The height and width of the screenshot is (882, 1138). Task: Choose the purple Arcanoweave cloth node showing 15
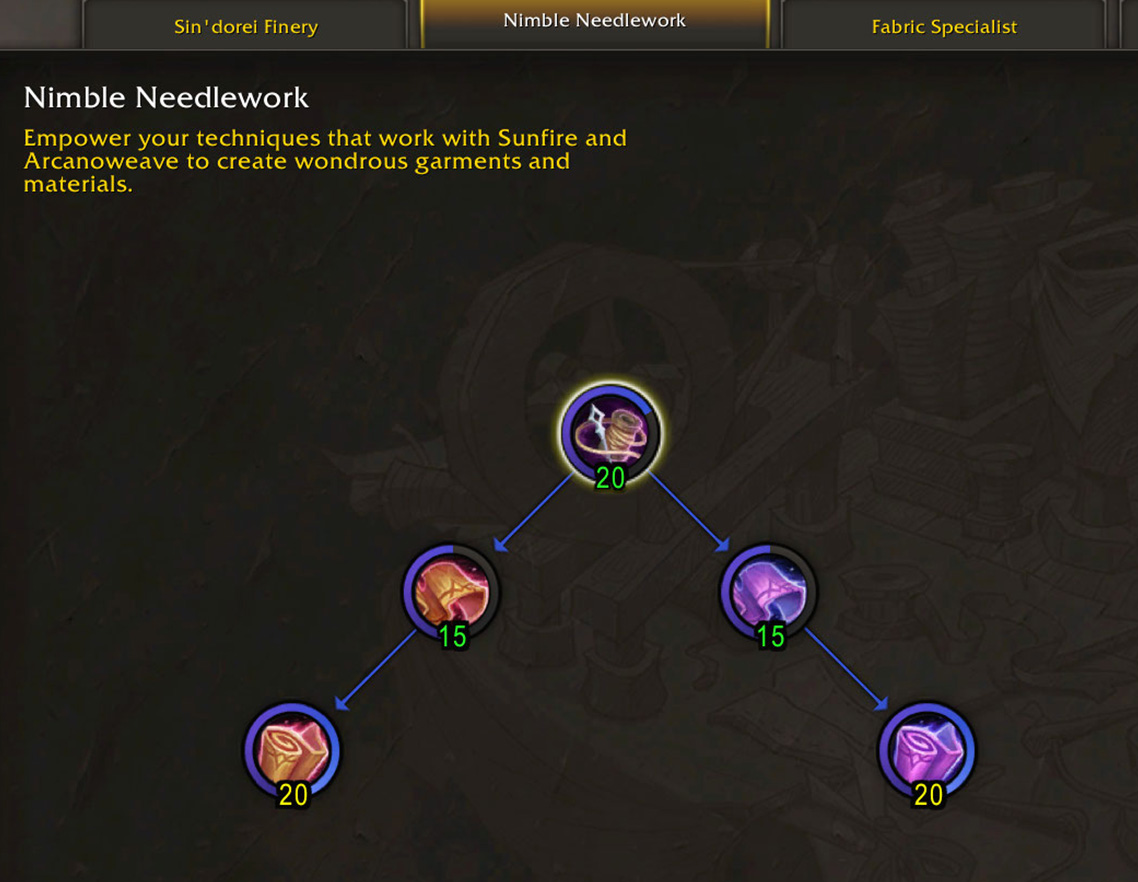point(768,592)
